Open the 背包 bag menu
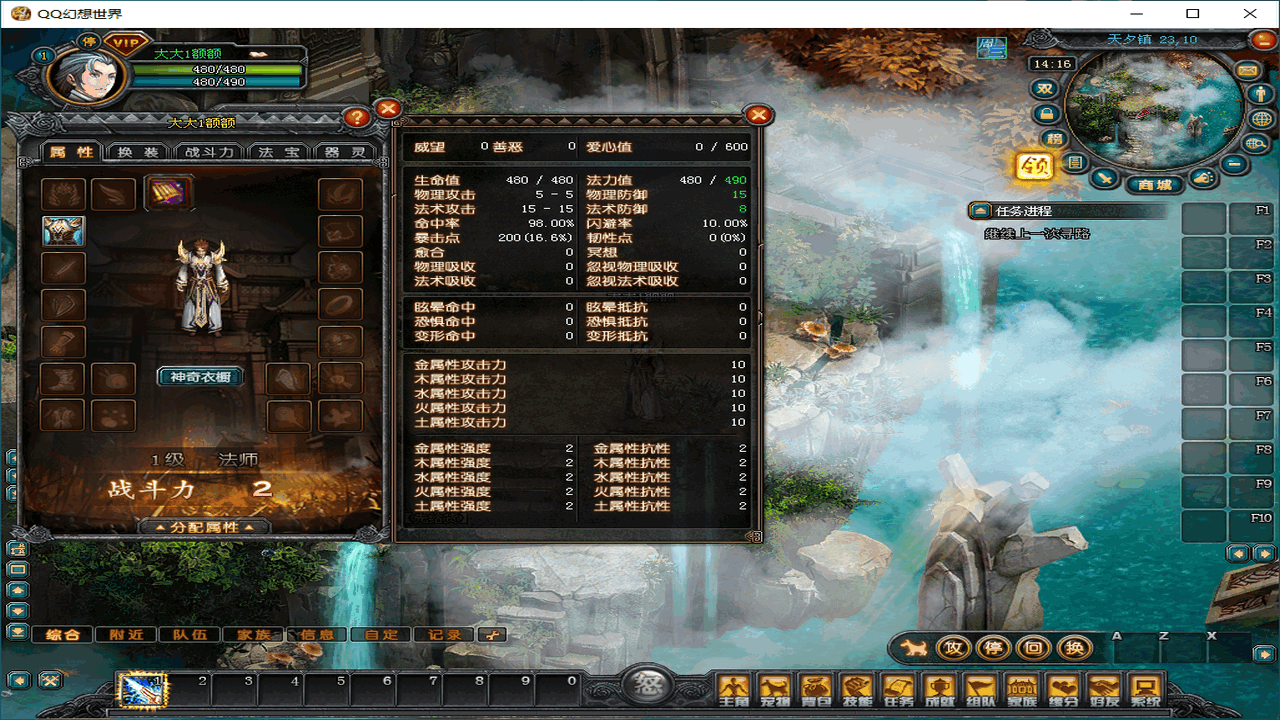Viewport: 1280px width, 720px height. tap(816, 689)
